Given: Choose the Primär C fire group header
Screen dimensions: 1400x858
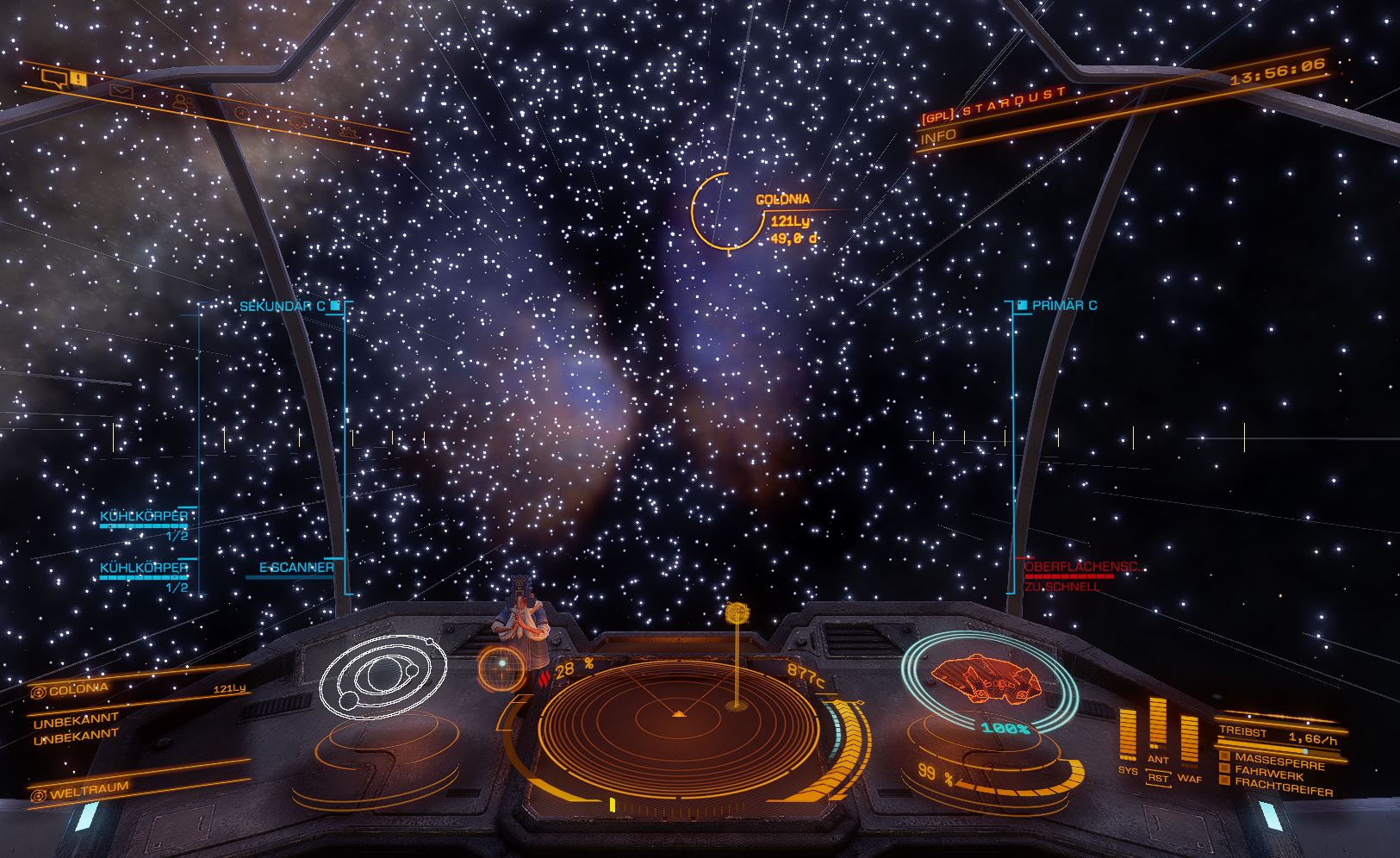Looking at the screenshot, I should pos(1064,306).
